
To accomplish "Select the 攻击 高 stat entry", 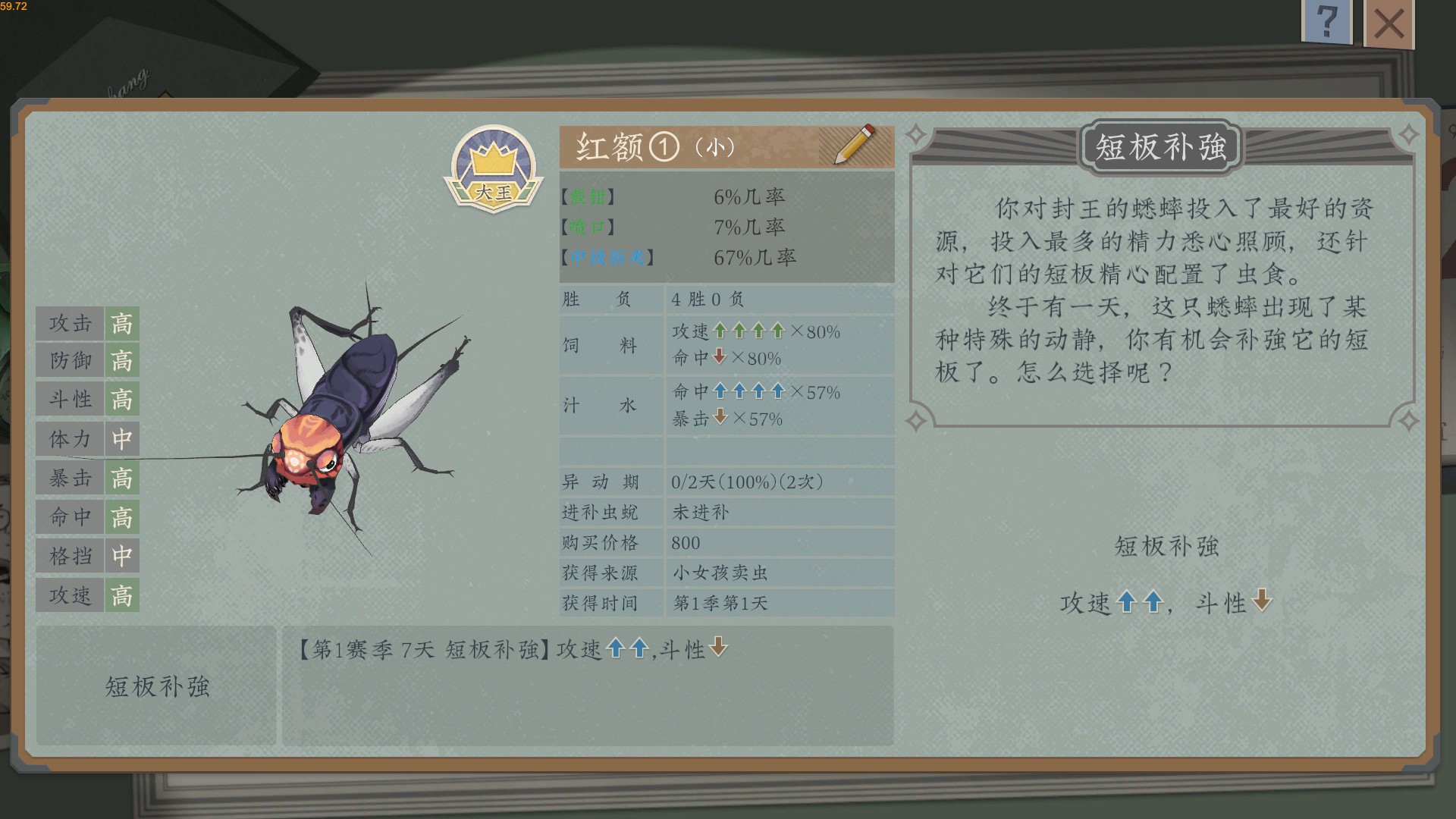I will click(x=87, y=323).
